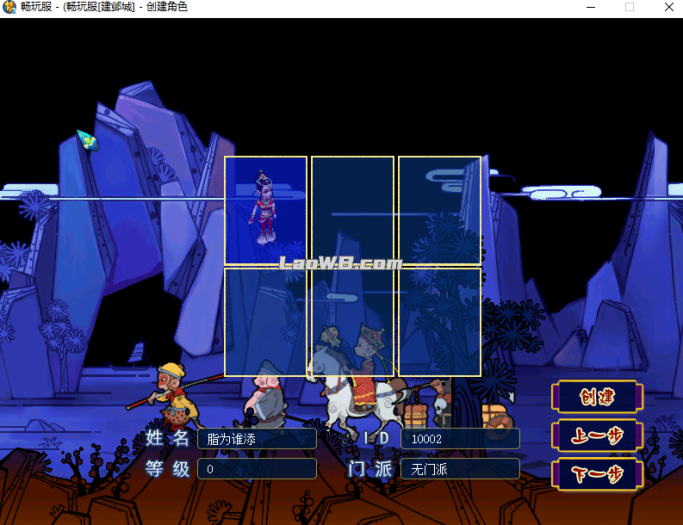Viewport: 683px width, 525px height.
Task: Click the 创建 (Create) button
Action: click(596, 397)
